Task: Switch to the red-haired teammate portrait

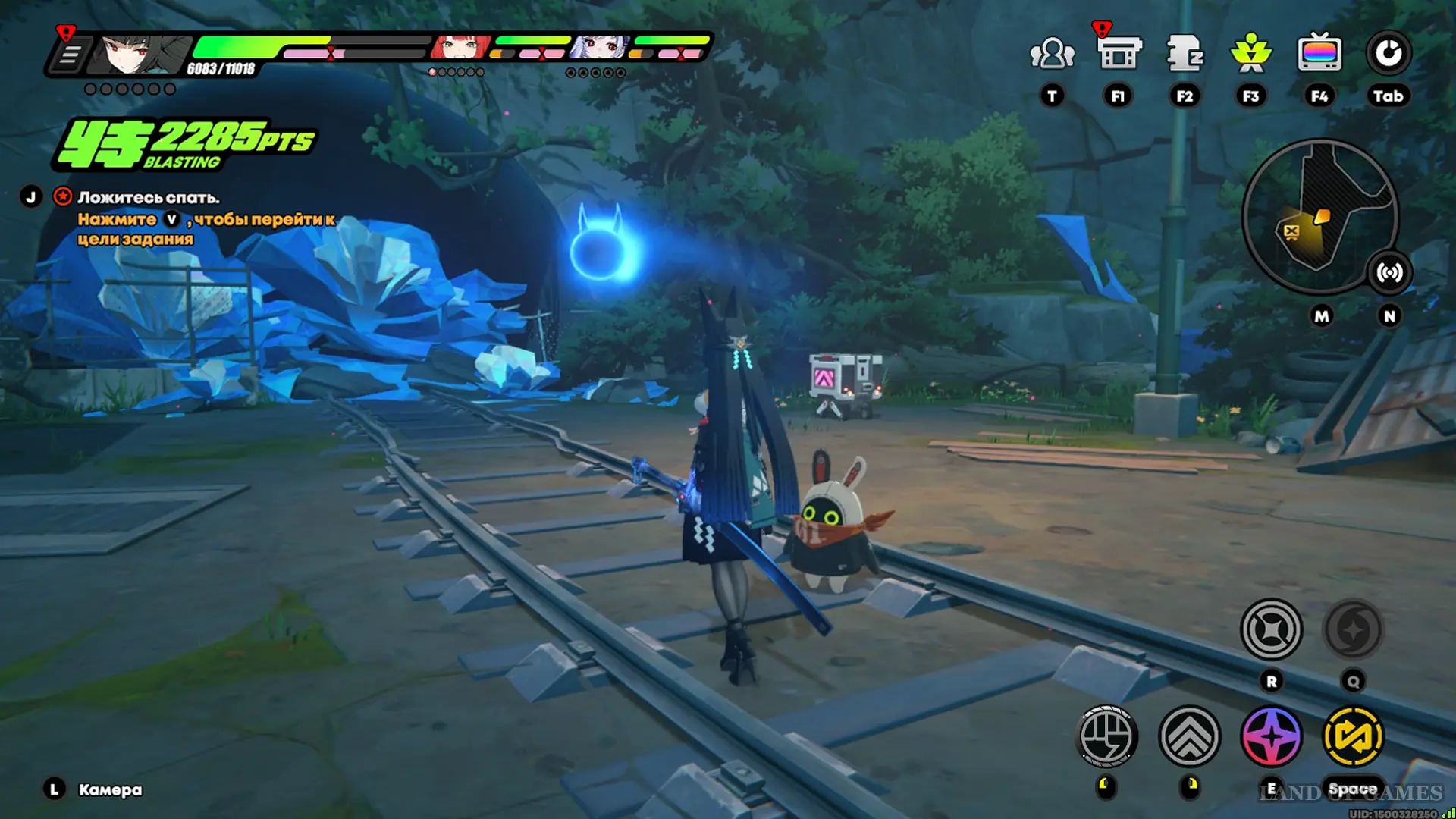Action: pos(460,48)
